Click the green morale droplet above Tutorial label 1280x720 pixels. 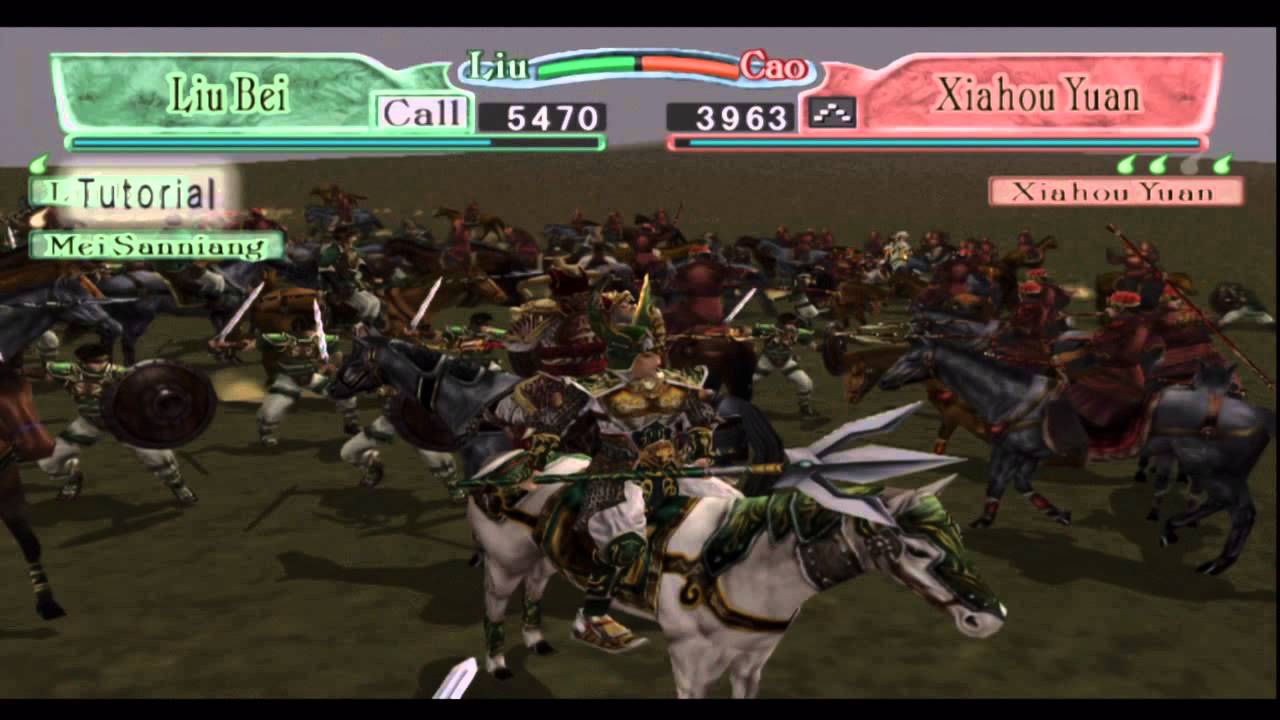click(40, 163)
